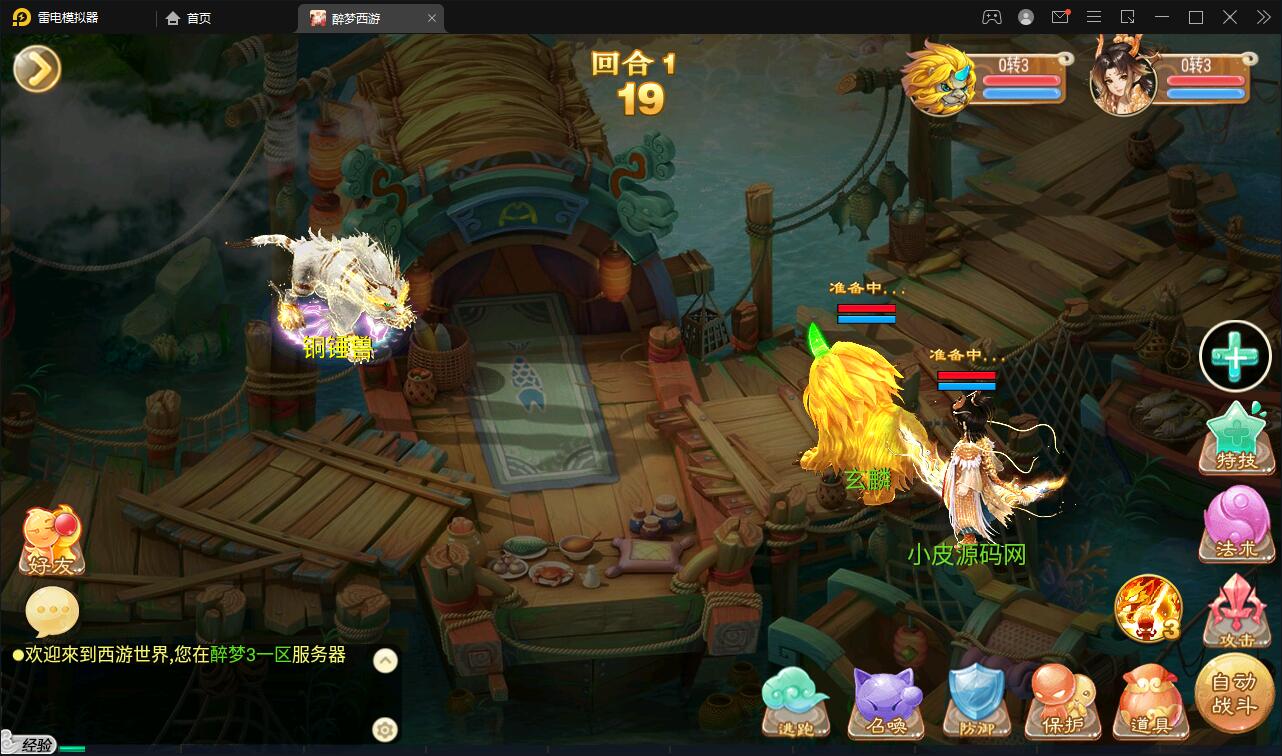
Task: Open the 道具 (Items) bag
Action: click(1149, 700)
